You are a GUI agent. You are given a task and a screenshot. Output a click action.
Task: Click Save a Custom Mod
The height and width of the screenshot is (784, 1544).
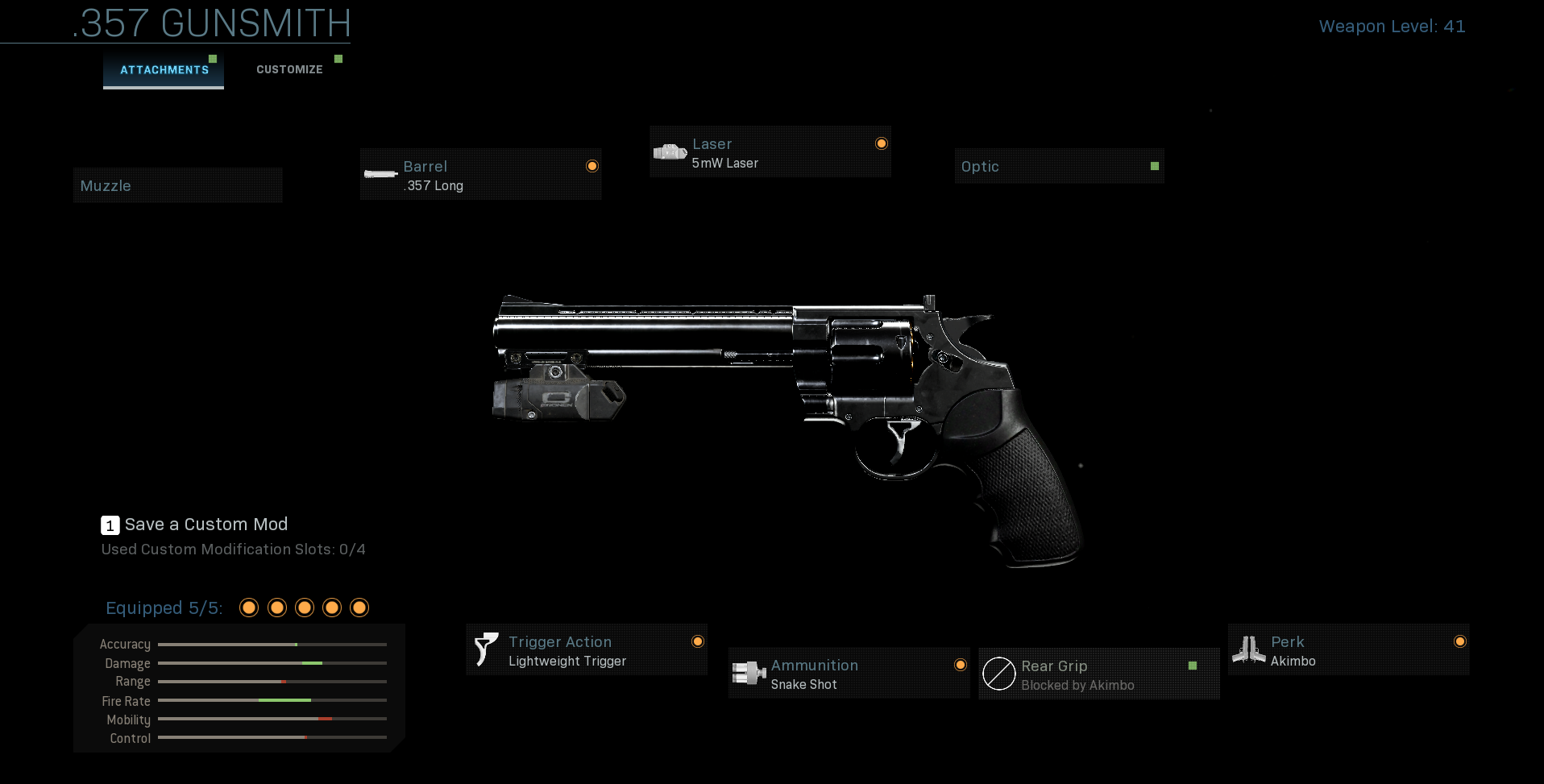[205, 524]
